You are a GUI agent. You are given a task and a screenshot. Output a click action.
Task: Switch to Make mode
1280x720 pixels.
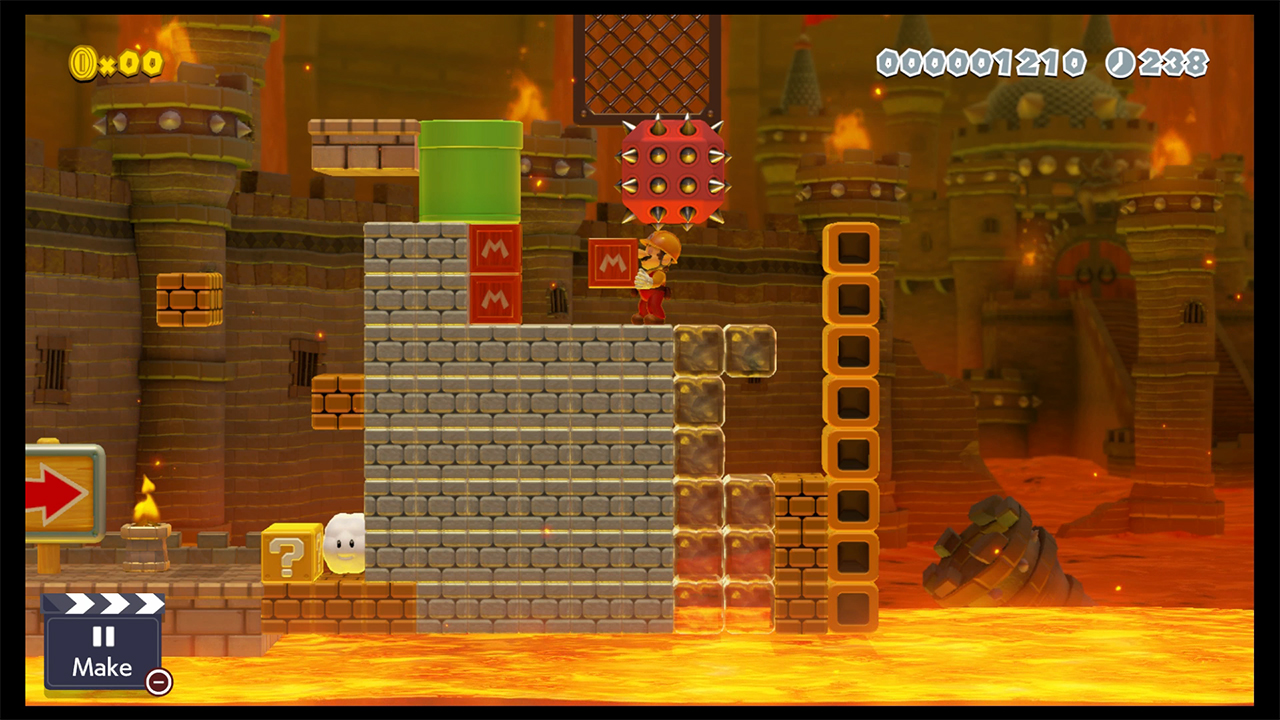102,667
